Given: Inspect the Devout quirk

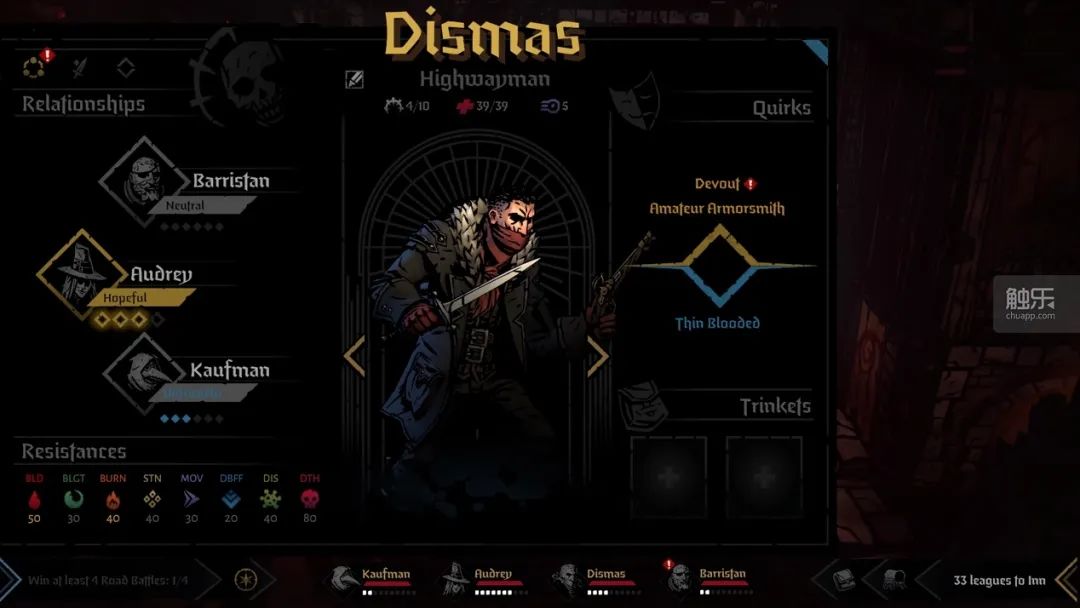Looking at the screenshot, I should click(x=718, y=184).
